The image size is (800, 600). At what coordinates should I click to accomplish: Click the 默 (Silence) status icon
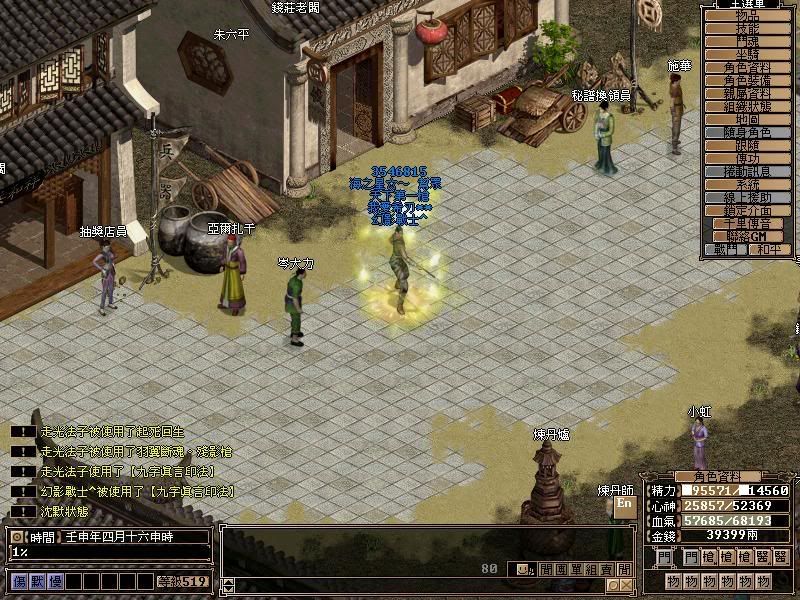(33, 581)
